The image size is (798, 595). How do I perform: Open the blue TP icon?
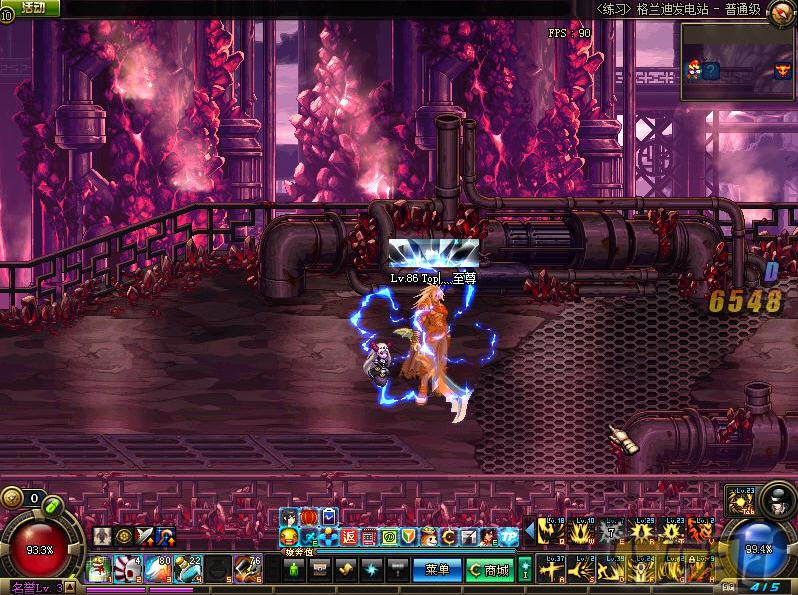(x=510, y=538)
